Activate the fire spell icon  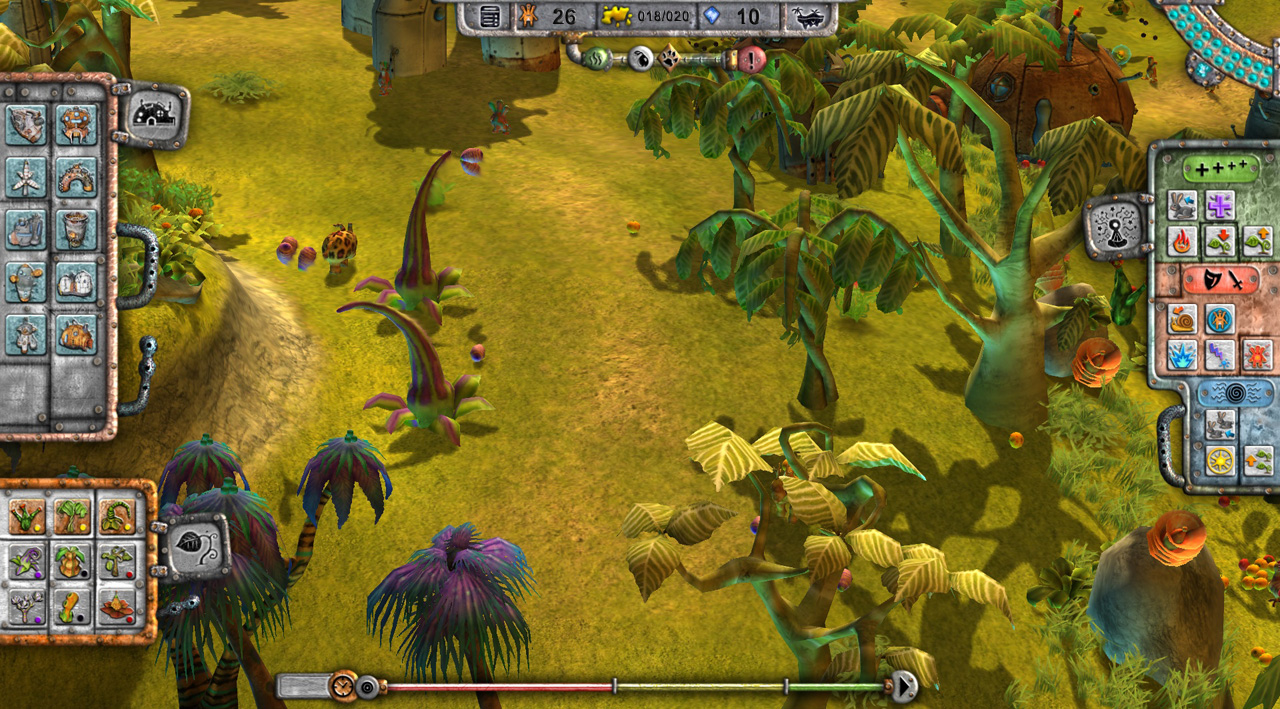pyautogui.click(x=1182, y=241)
